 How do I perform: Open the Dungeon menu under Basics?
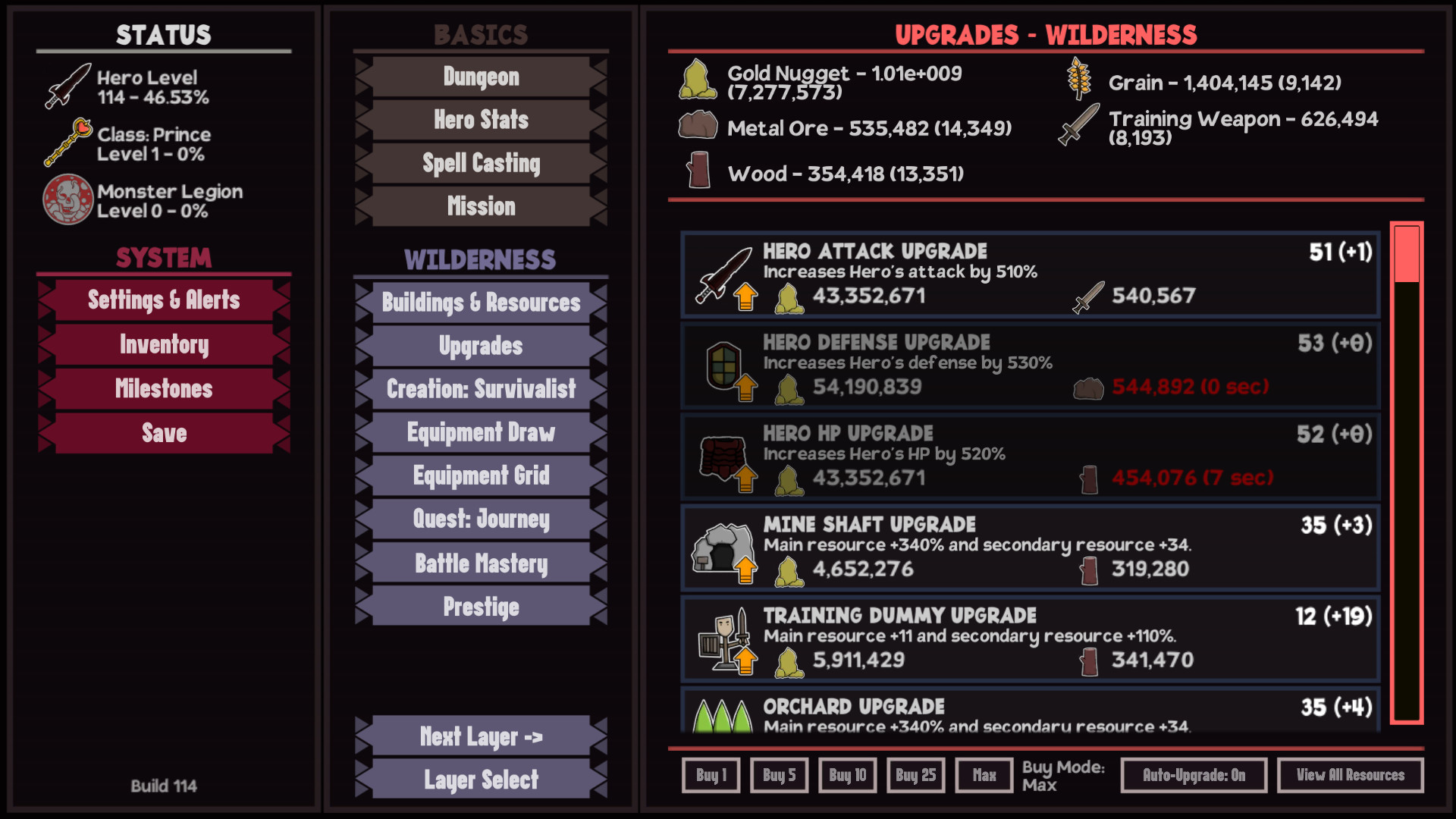(x=479, y=77)
